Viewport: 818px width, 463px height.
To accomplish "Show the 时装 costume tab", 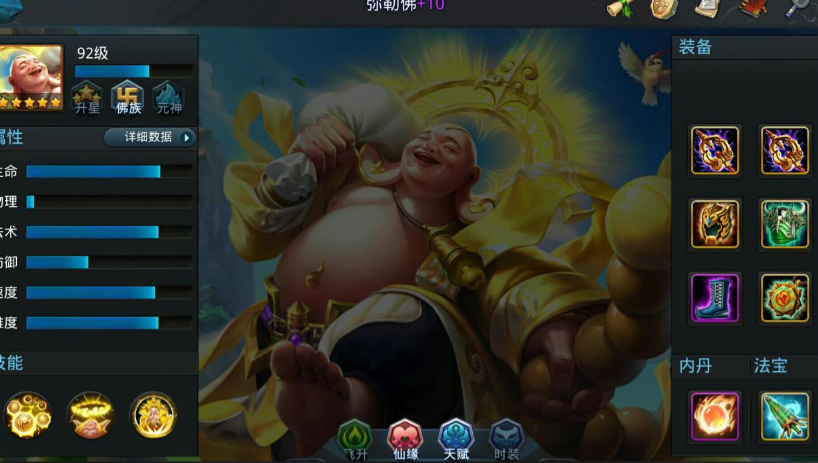I will [506, 438].
